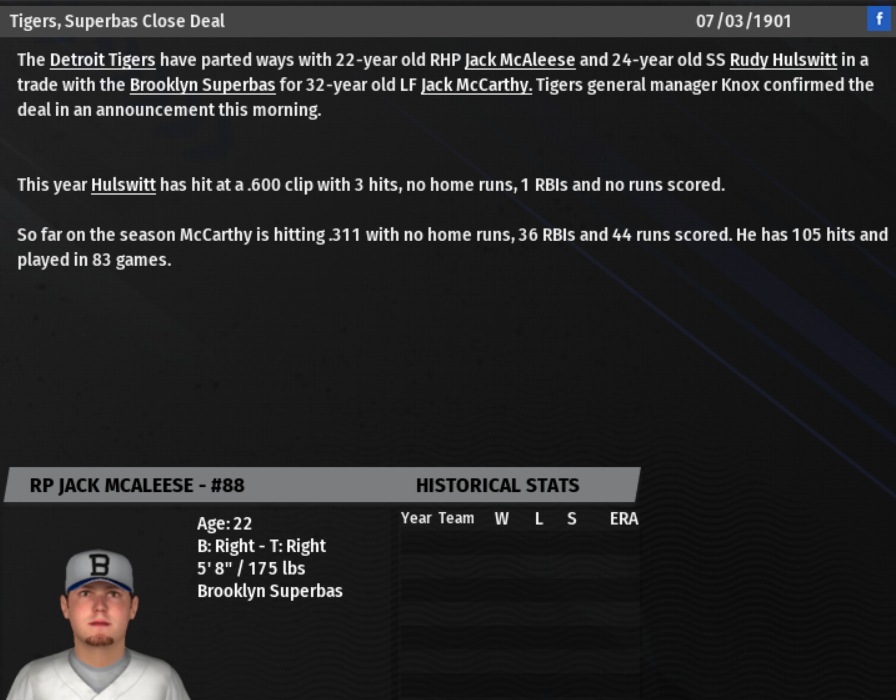Follow the Rudy Hulswitt name link
896x700 pixels.
(783, 60)
